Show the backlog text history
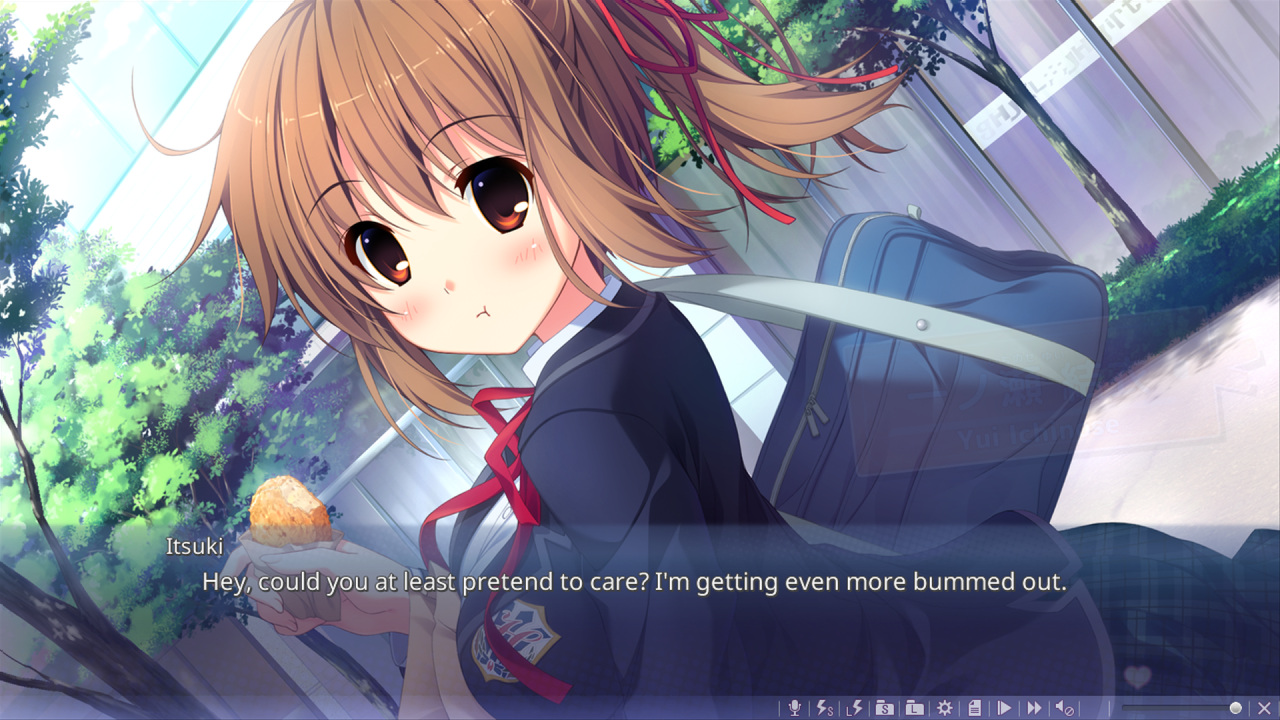This screenshot has width=1280, height=720. [x=974, y=708]
